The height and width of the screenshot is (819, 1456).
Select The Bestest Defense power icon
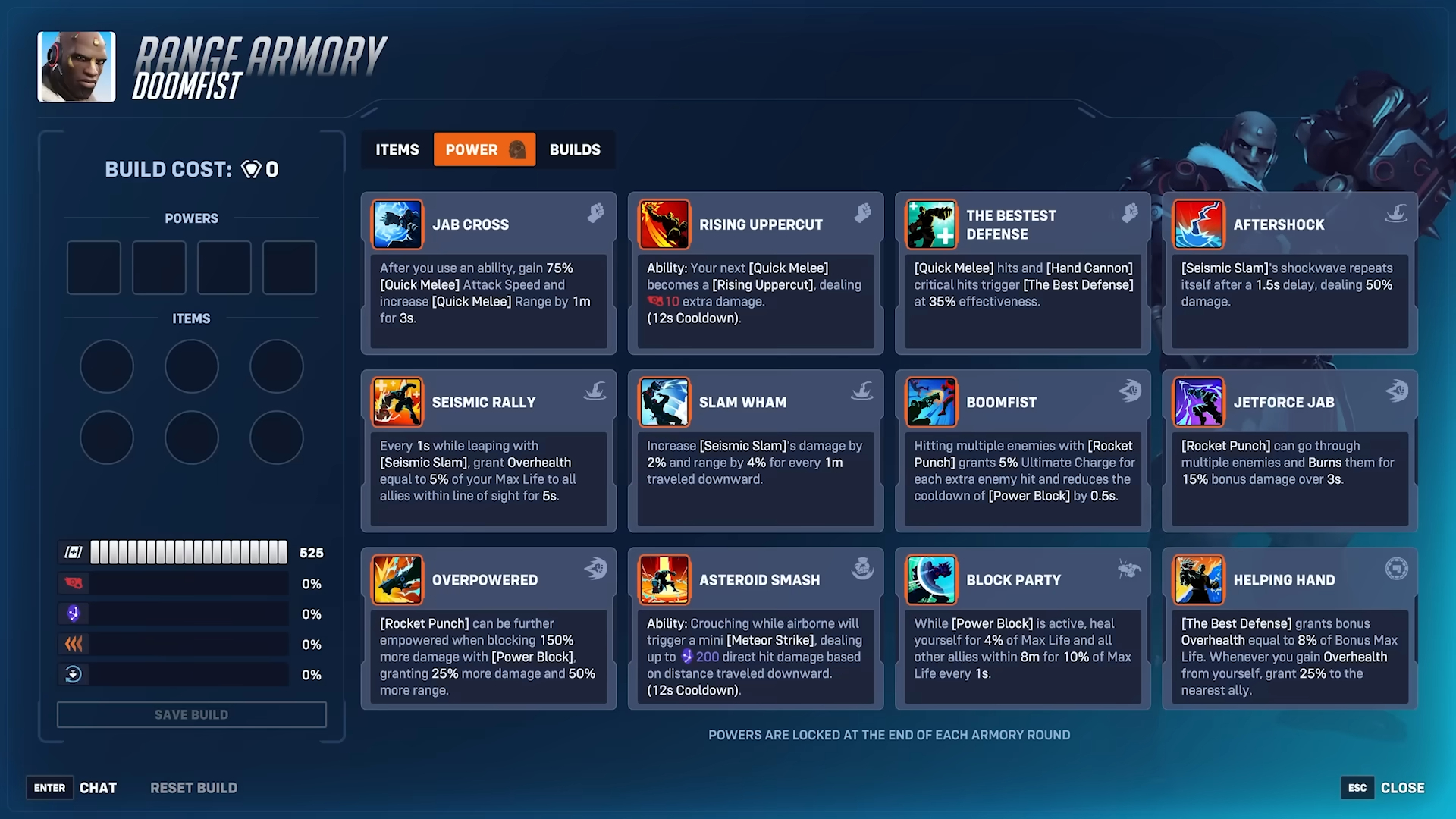pos(931,224)
